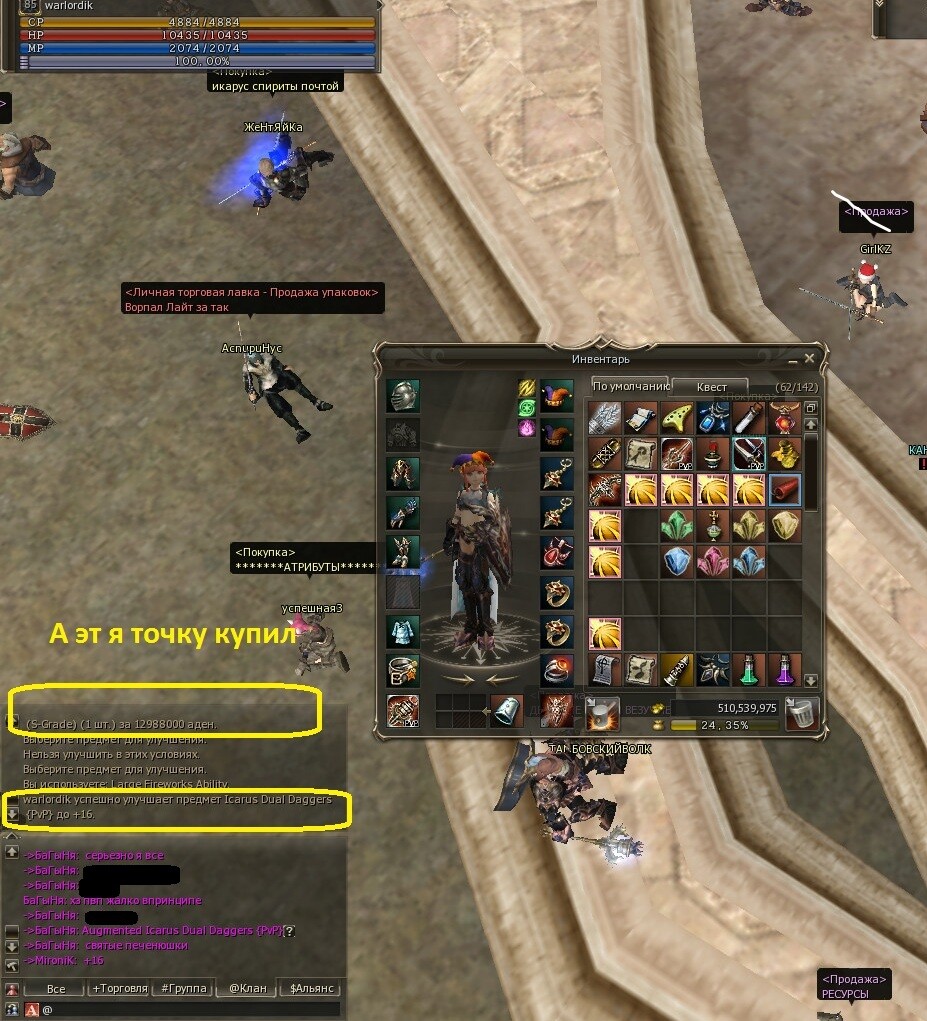Screen dimensions: 927x1021
Task: Choose the @Клан chat tab
Action: tap(248, 988)
